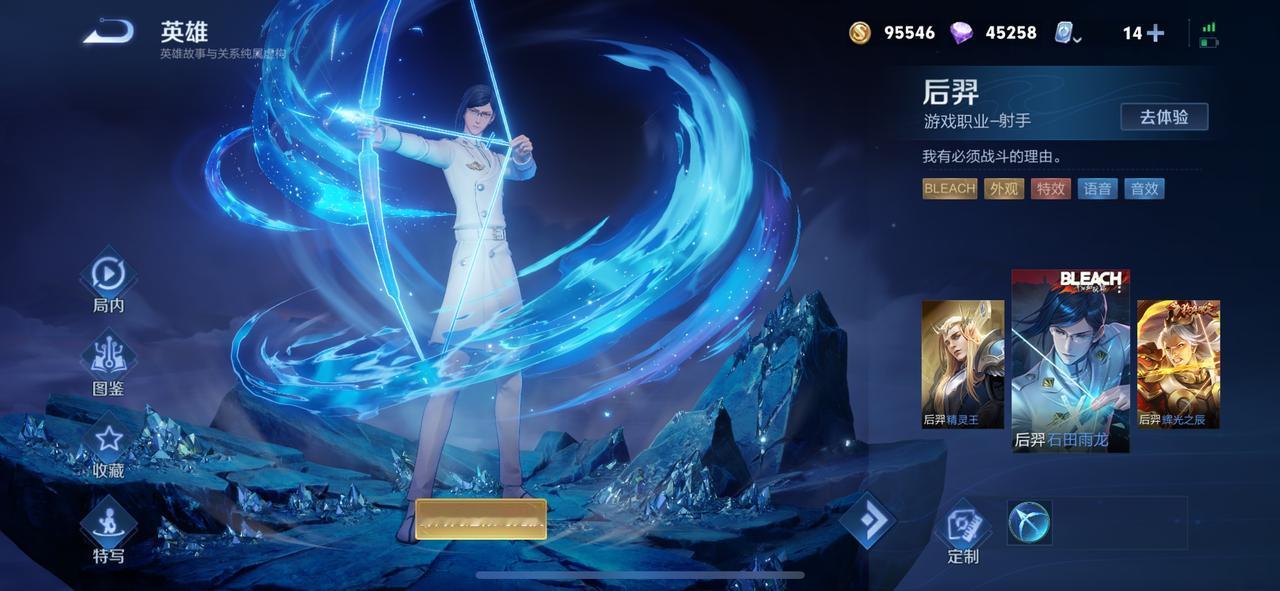The image size is (1280, 591).
Task: Open the 局内 in-match preview
Action: [108, 281]
